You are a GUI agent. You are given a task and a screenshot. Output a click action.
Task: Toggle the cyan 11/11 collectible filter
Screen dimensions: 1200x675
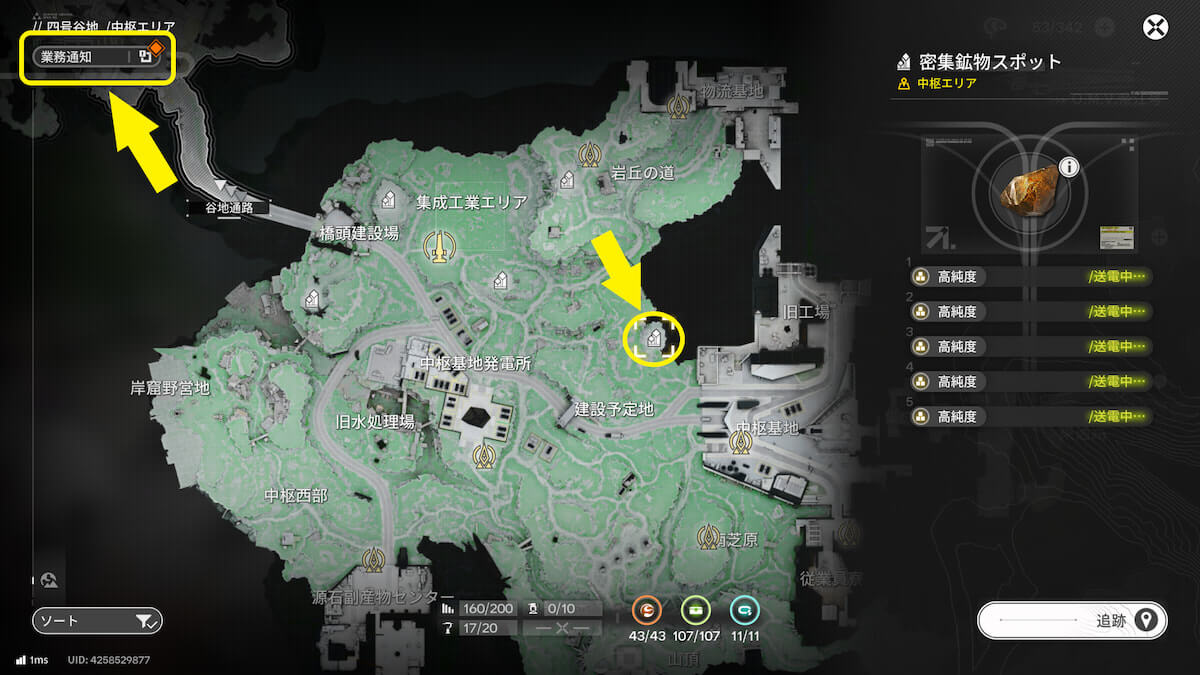742,609
